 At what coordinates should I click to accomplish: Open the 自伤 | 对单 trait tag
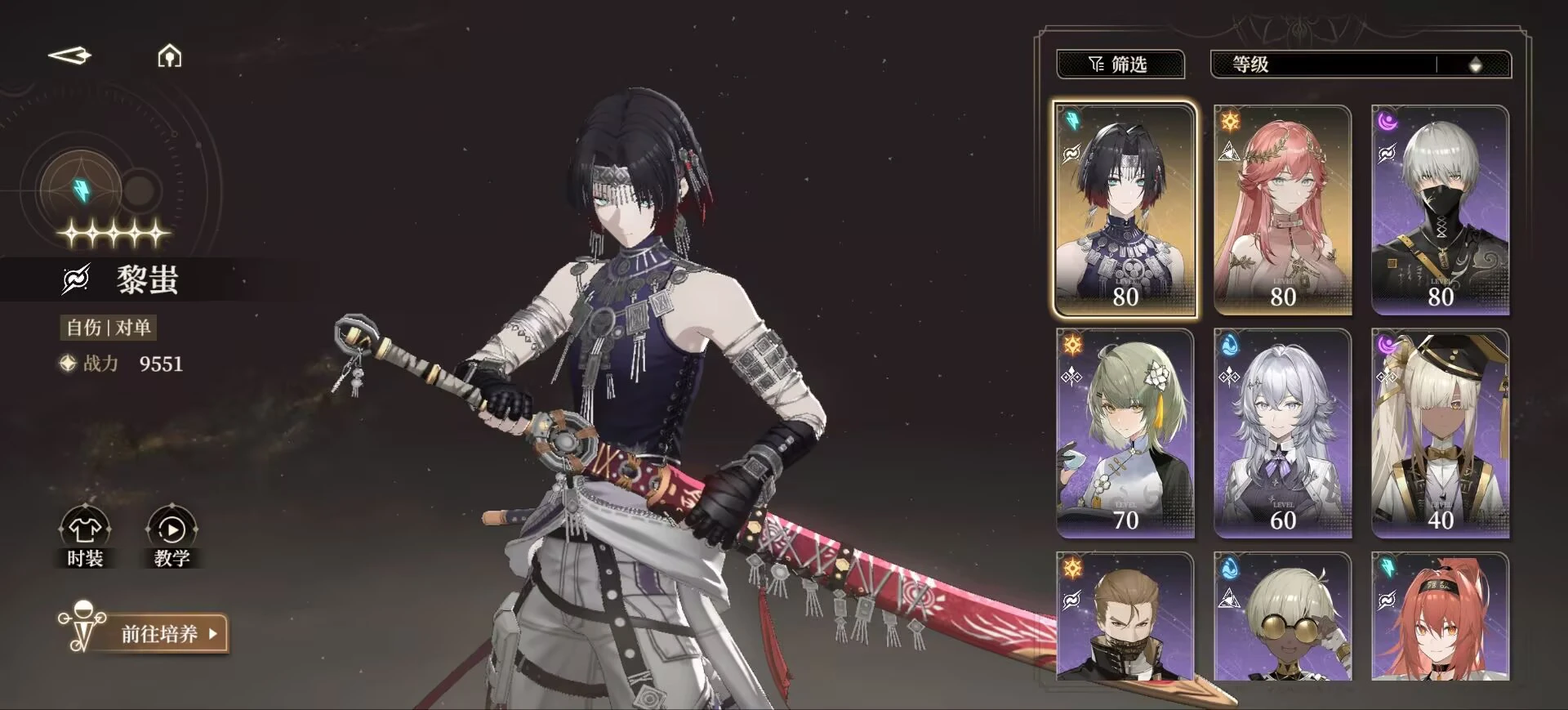[x=109, y=328]
